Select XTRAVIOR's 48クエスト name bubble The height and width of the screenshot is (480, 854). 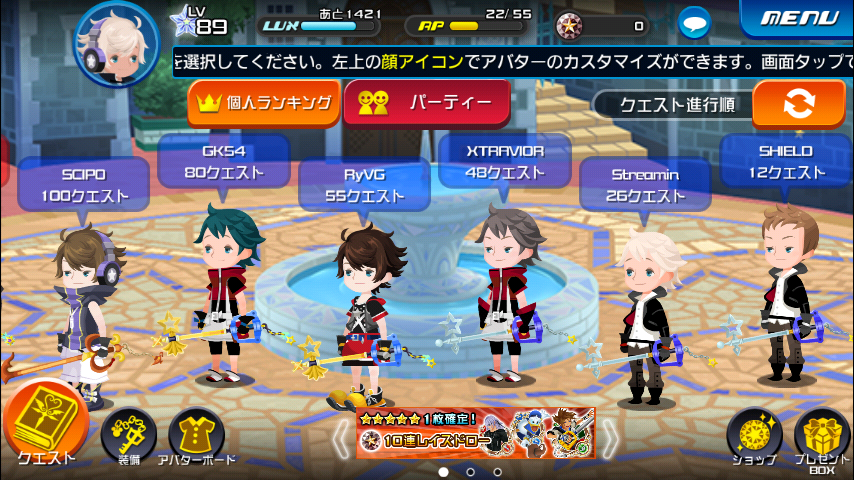(x=505, y=162)
